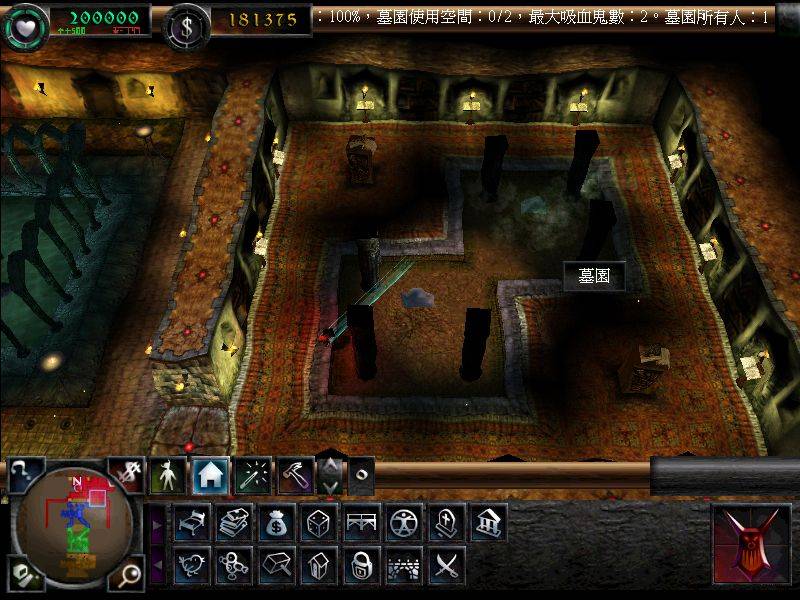Screen dimensions: 800x600
Task: Select the wooden bridge room icon
Action: coord(361,522)
